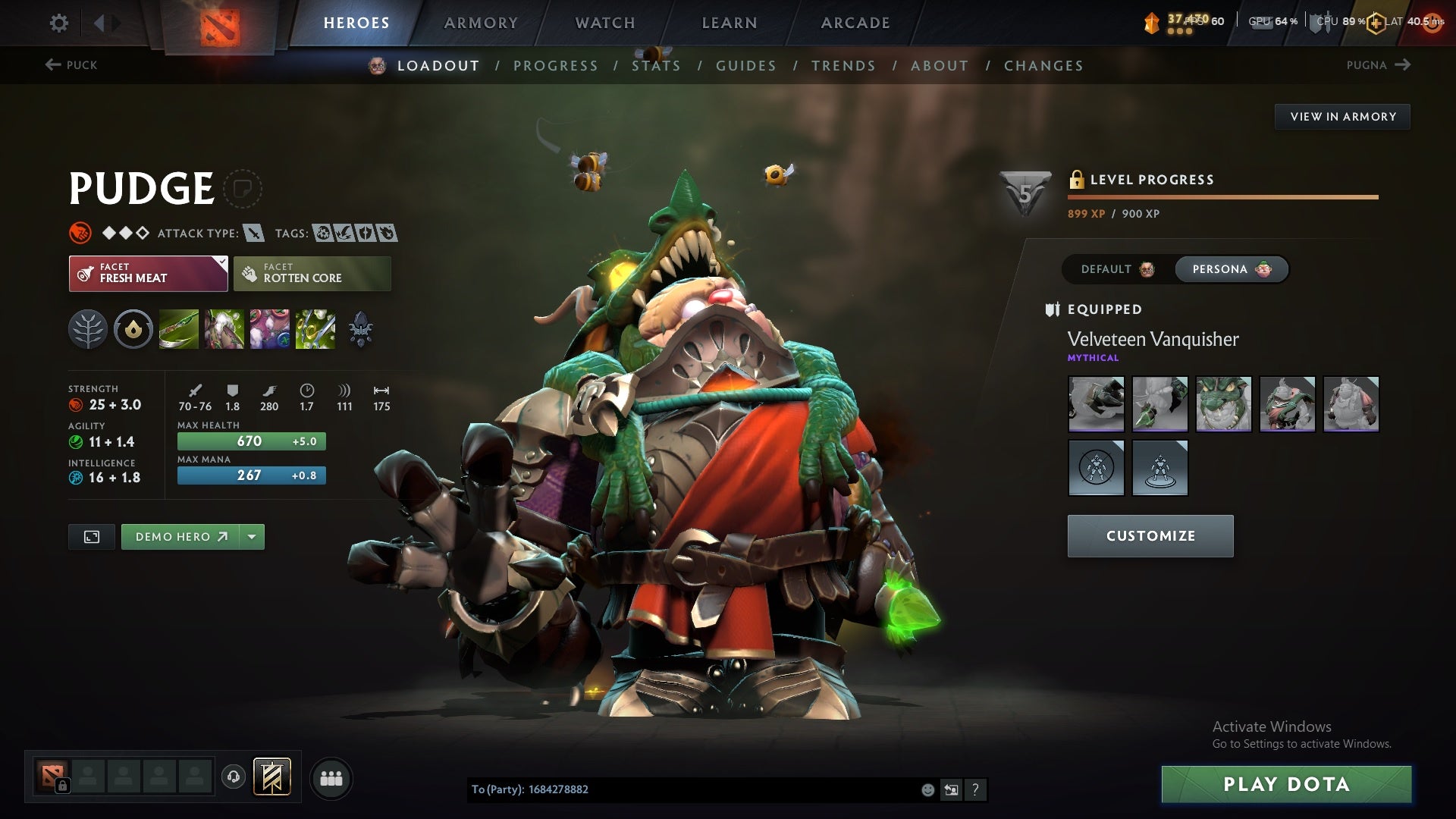Screen dimensions: 1456x819
Task: Open the ARMORY menu
Action: 481,23
